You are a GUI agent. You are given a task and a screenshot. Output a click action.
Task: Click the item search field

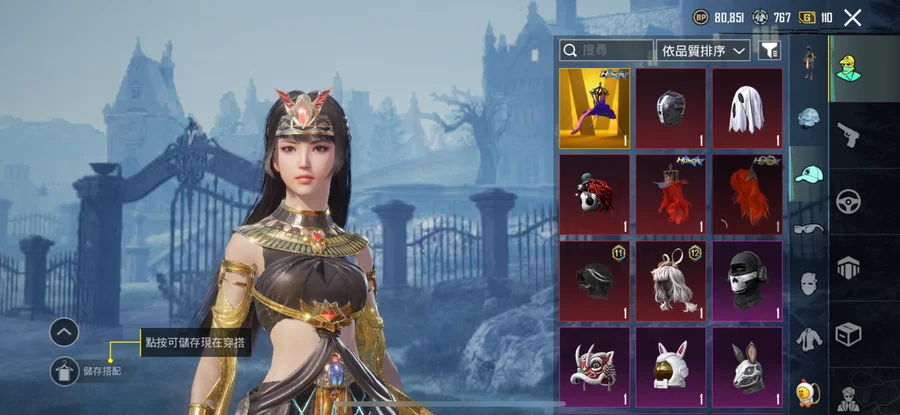(607, 49)
